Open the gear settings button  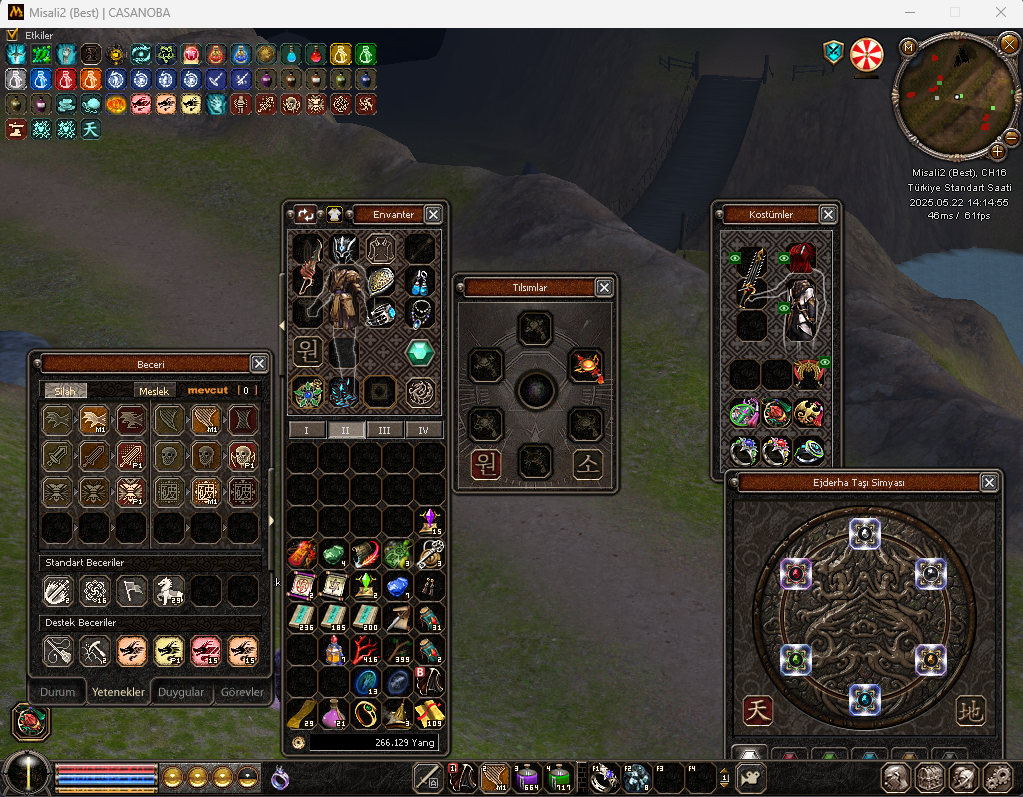click(996, 777)
